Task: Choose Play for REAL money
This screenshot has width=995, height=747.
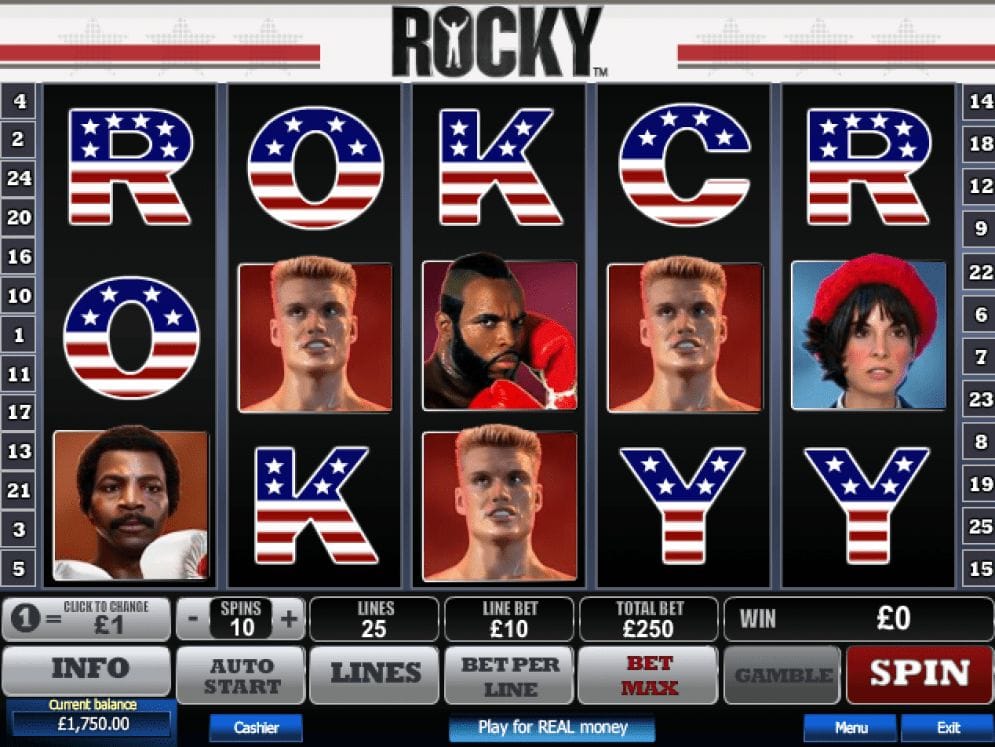Action: pos(552,727)
